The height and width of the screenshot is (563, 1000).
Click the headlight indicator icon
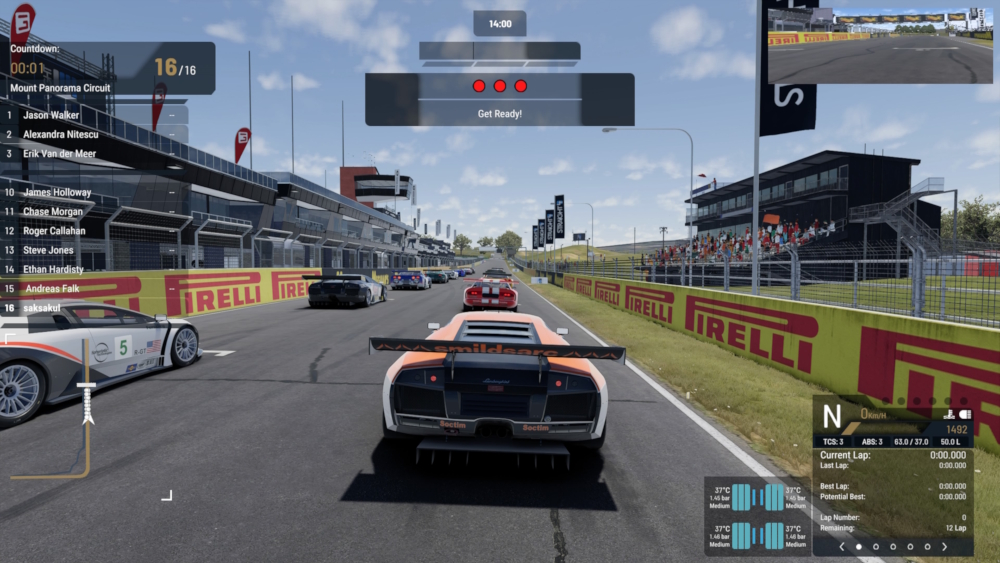965,414
